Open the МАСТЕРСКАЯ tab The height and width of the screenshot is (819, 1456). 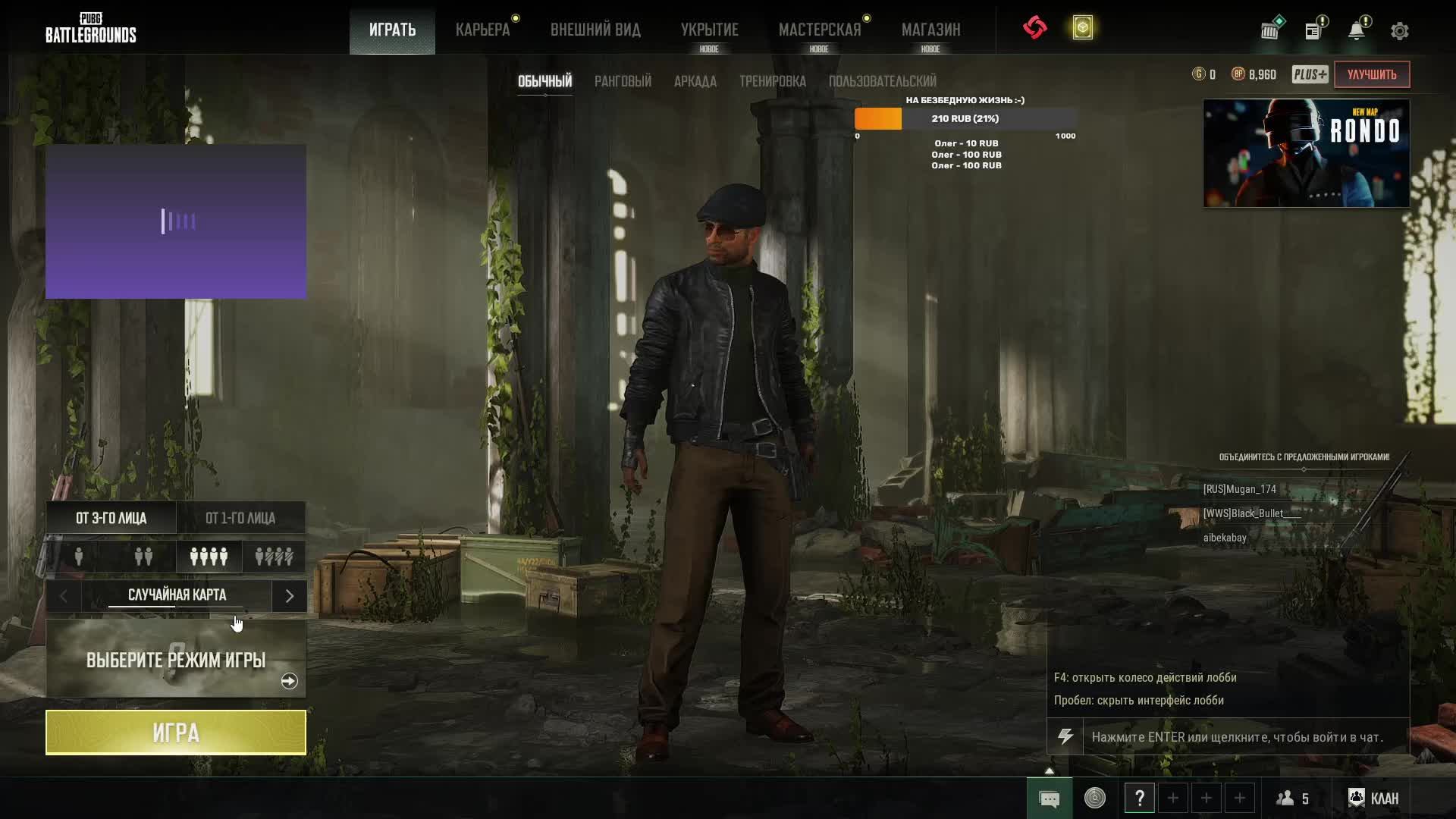pyautogui.click(x=820, y=30)
